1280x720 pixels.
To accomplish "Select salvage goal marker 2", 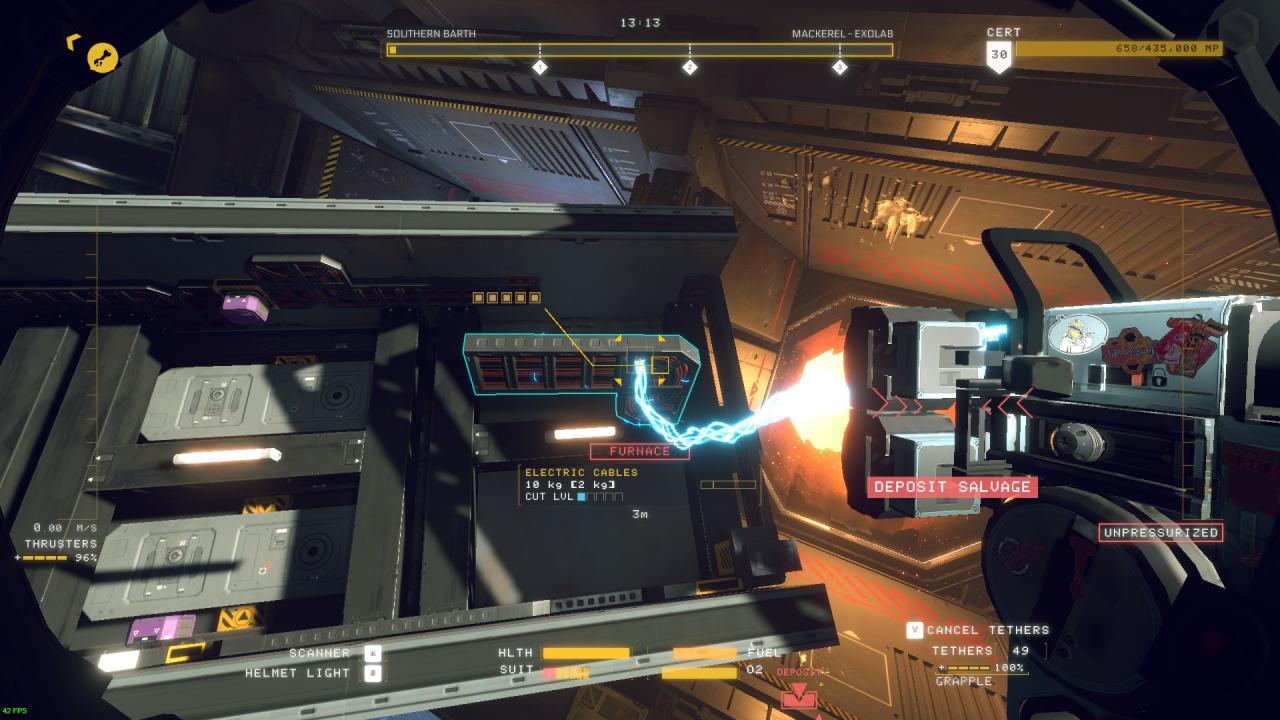I will pyautogui.click(x=689, y=67).
